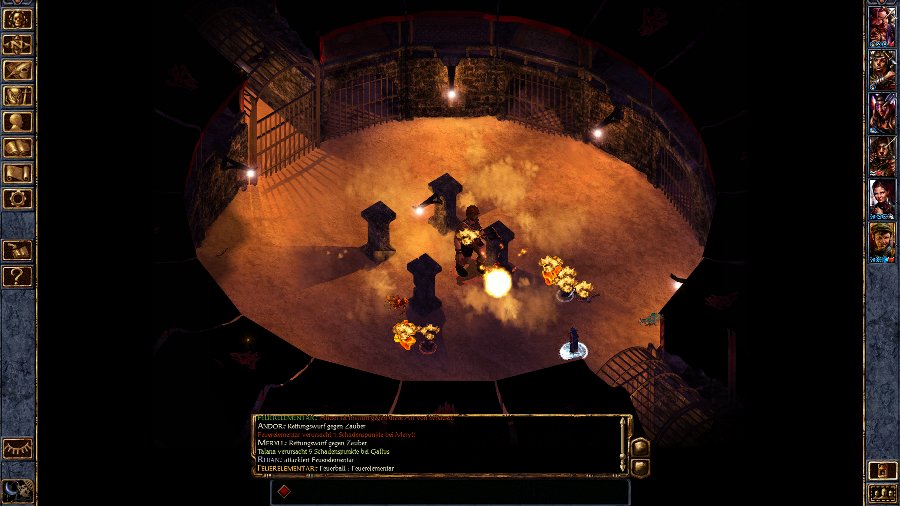The height and width of the screenshot is (506, 900).
Task: Open the journal with the quill icon
Action: [x=18, y=70]
